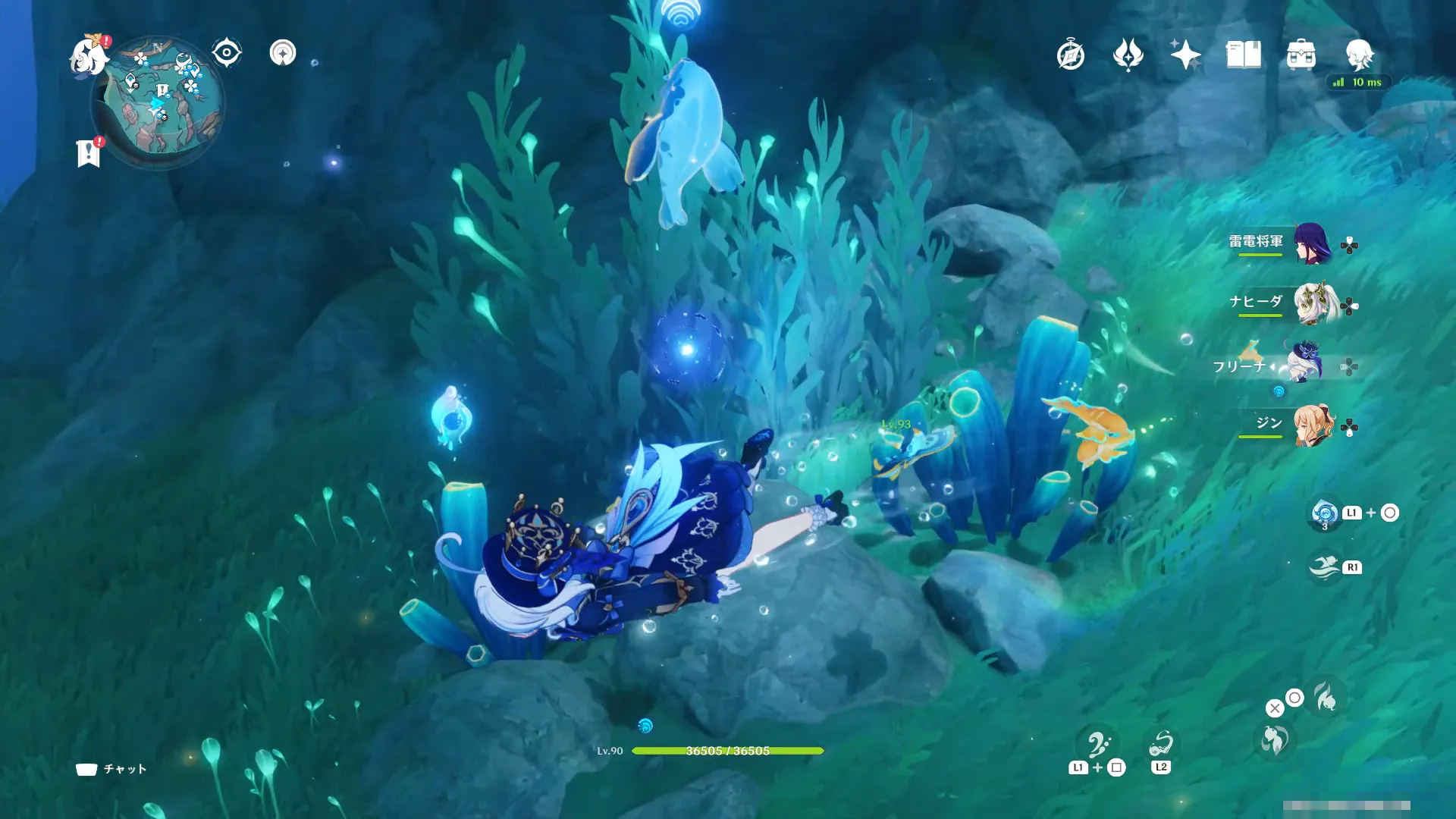Open the compass events icon
This screenshot has width=1456, height=819.
click(x=1070, y=55)
